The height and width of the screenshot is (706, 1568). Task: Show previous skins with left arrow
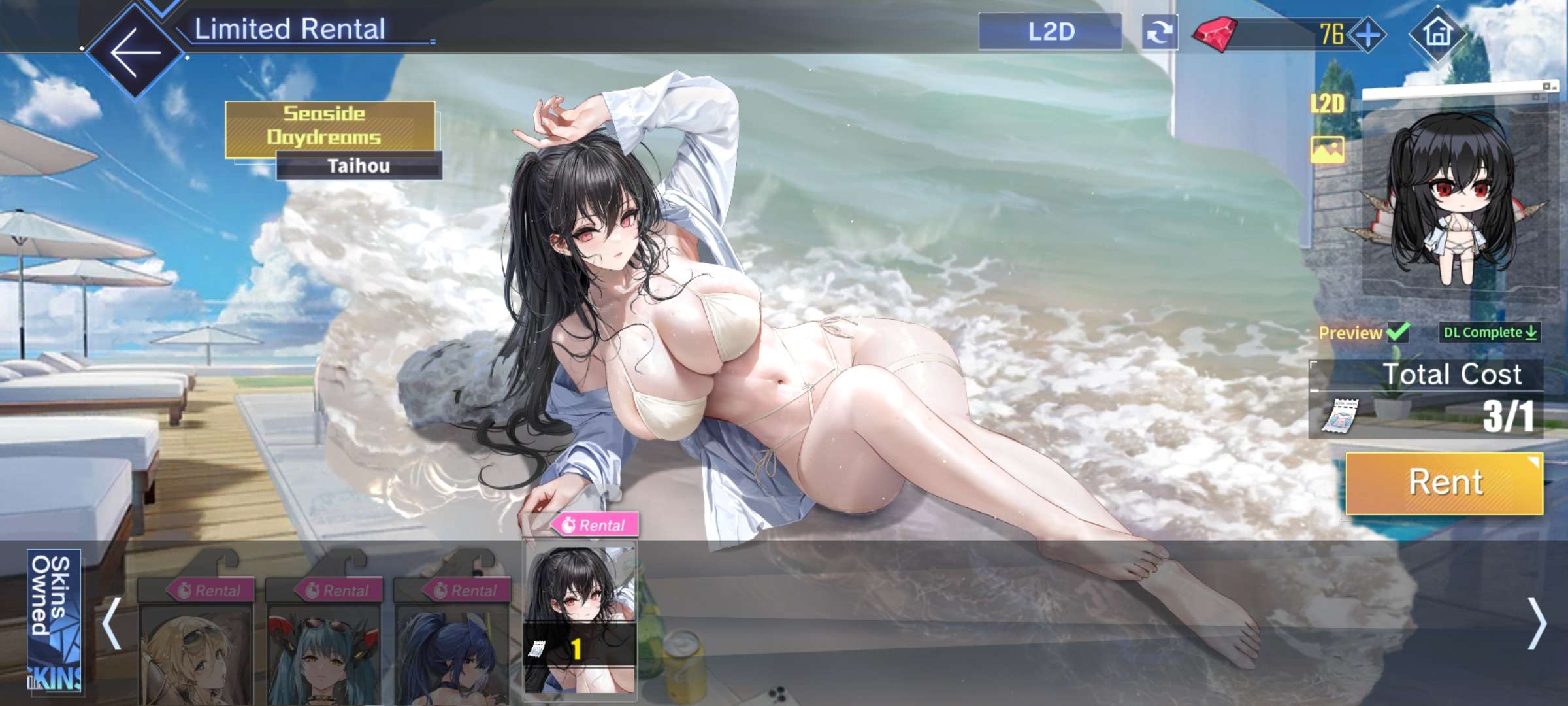tap(112, 623)
